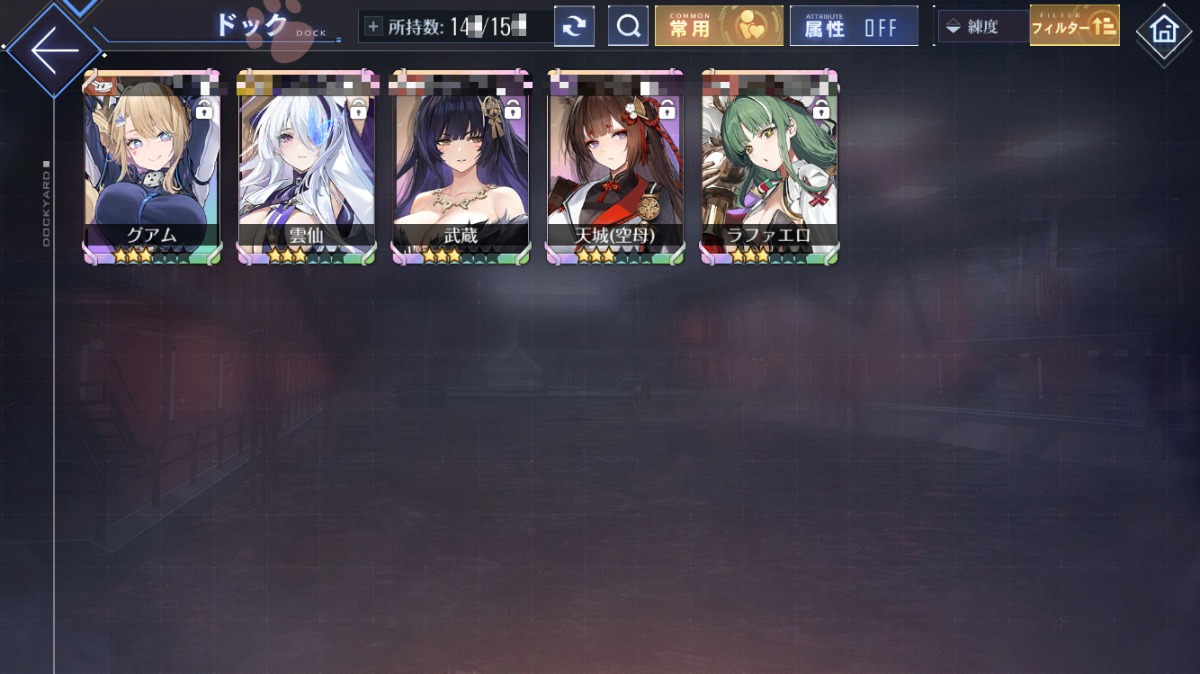Toggle the 属性 attribute display OFF switch
The image size is (1200, 674).
(853, 27)
